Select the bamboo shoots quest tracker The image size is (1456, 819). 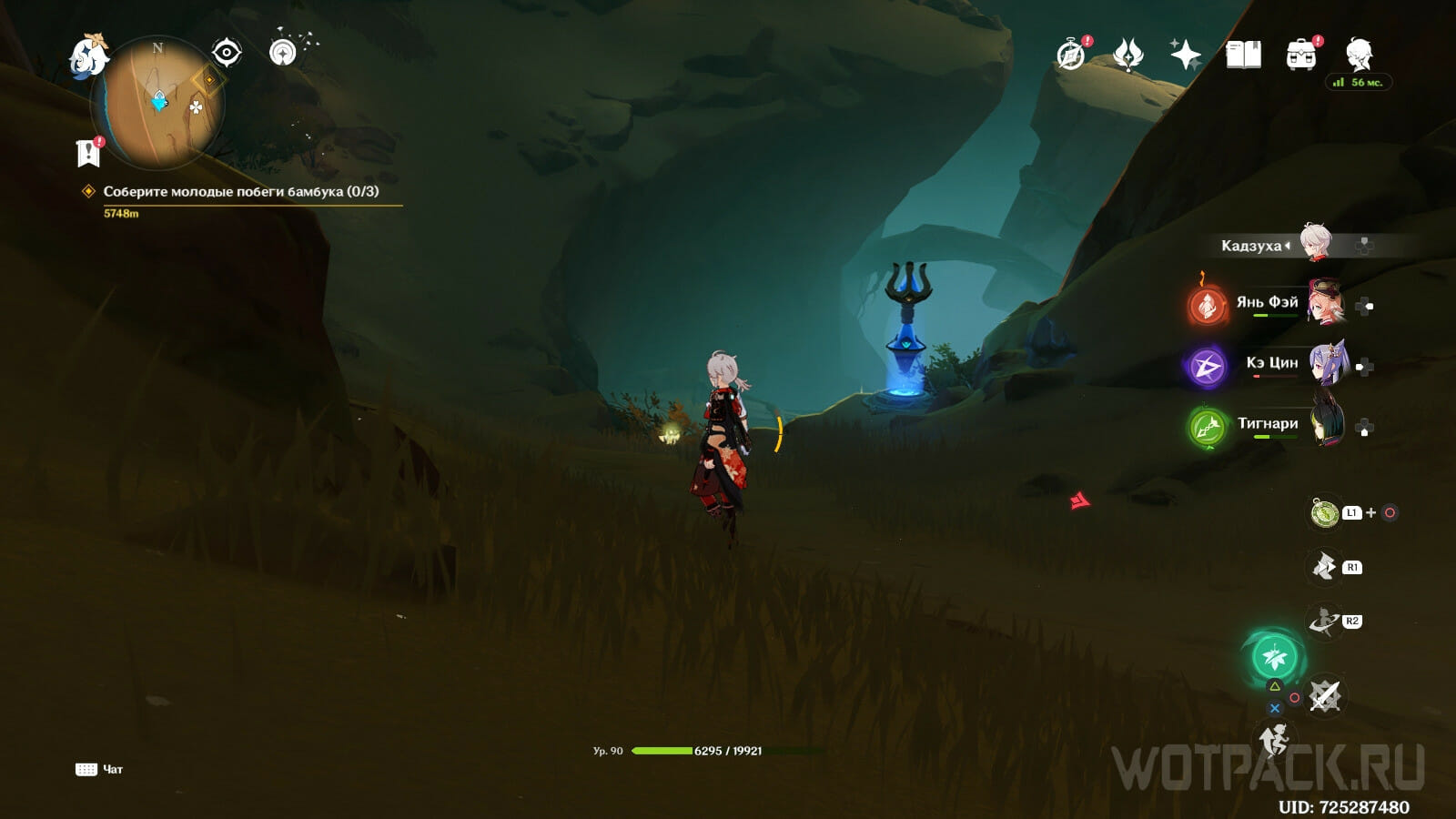point(240,192)
